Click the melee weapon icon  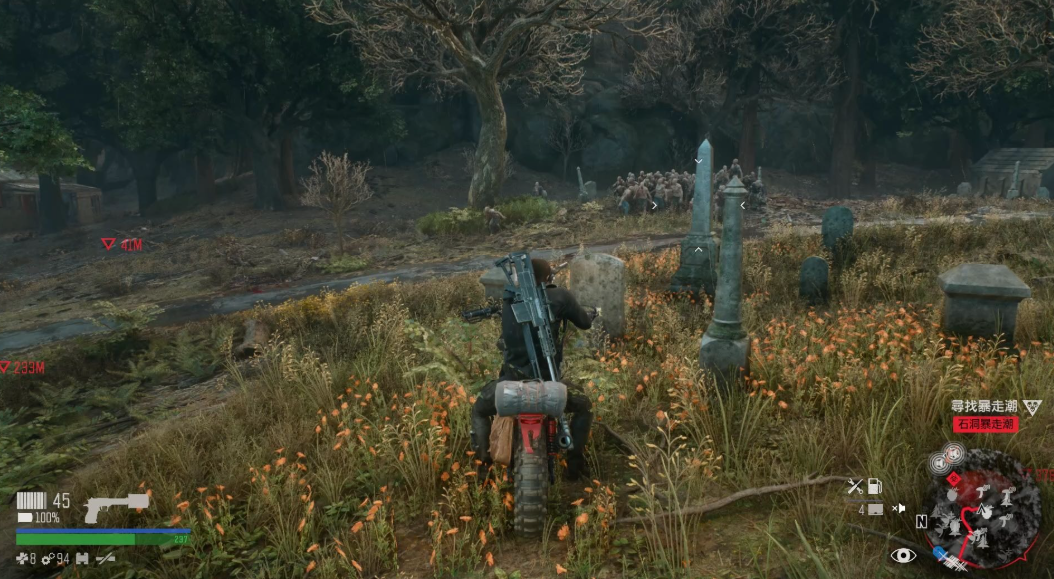point(104,559)
